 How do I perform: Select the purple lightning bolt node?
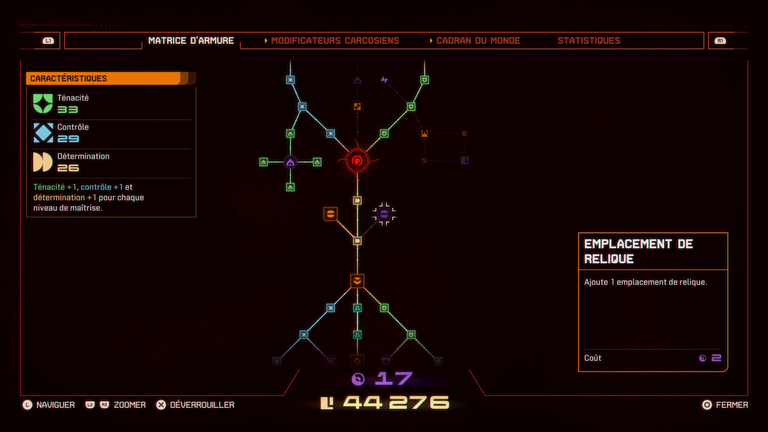pos(384,80)
